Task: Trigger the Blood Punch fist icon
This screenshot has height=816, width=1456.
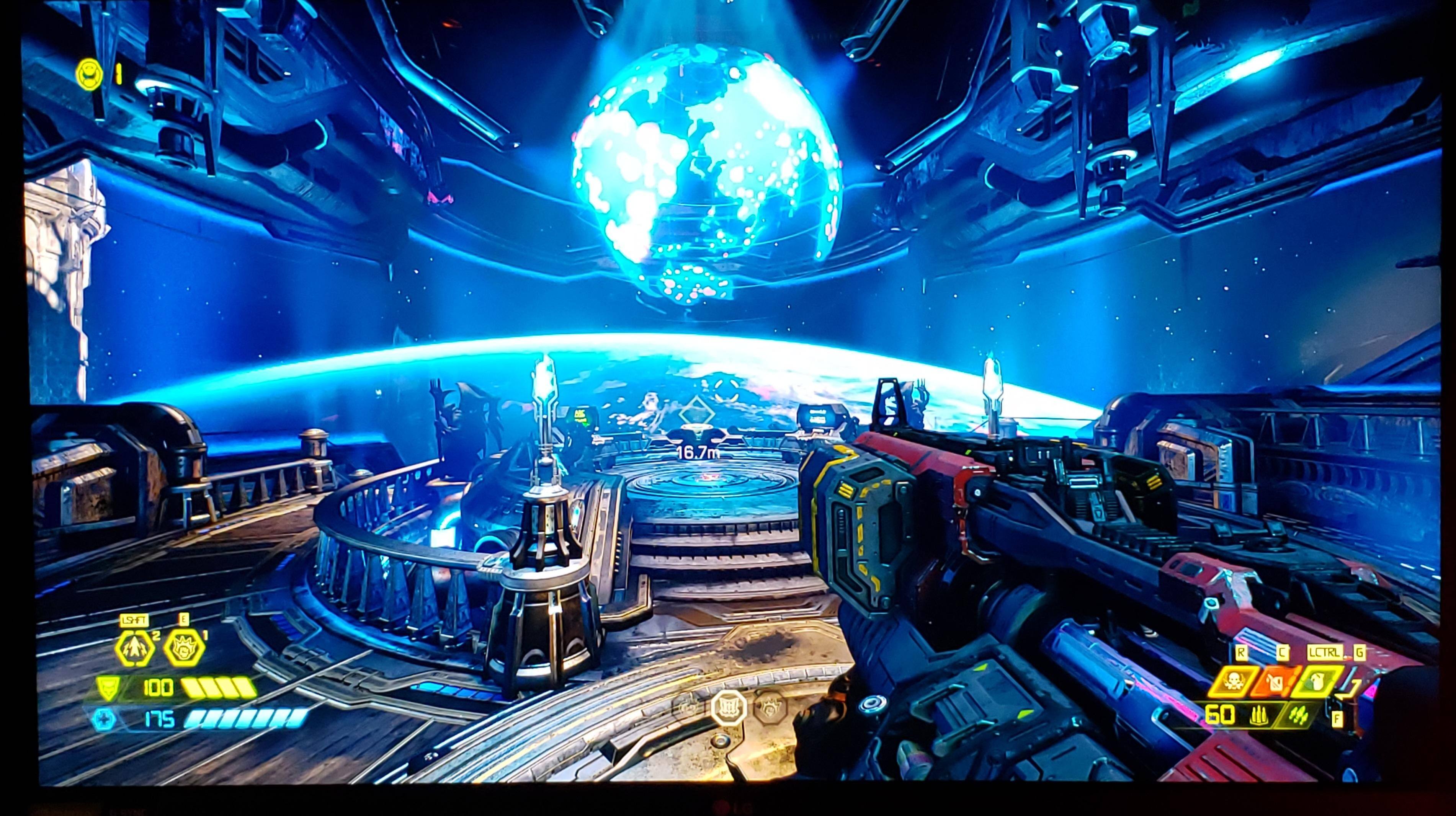Action: point(184,648)
